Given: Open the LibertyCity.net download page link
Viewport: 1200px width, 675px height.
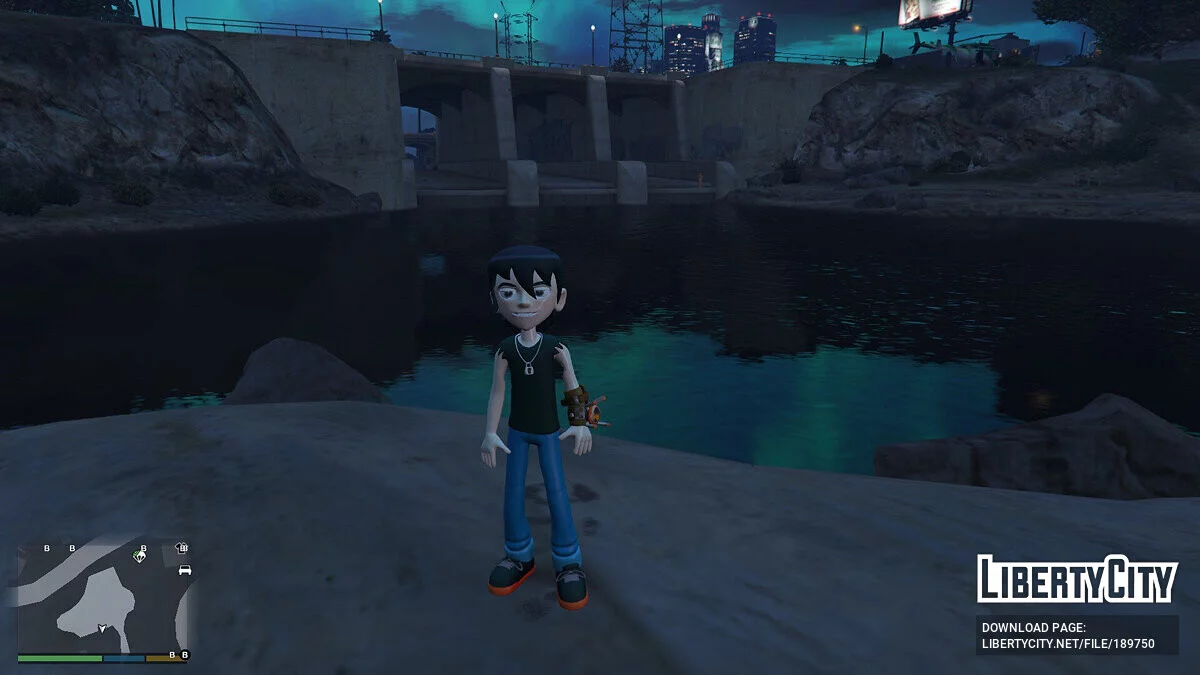Looking at the screenshot, I should click(x=1076, y=636).
